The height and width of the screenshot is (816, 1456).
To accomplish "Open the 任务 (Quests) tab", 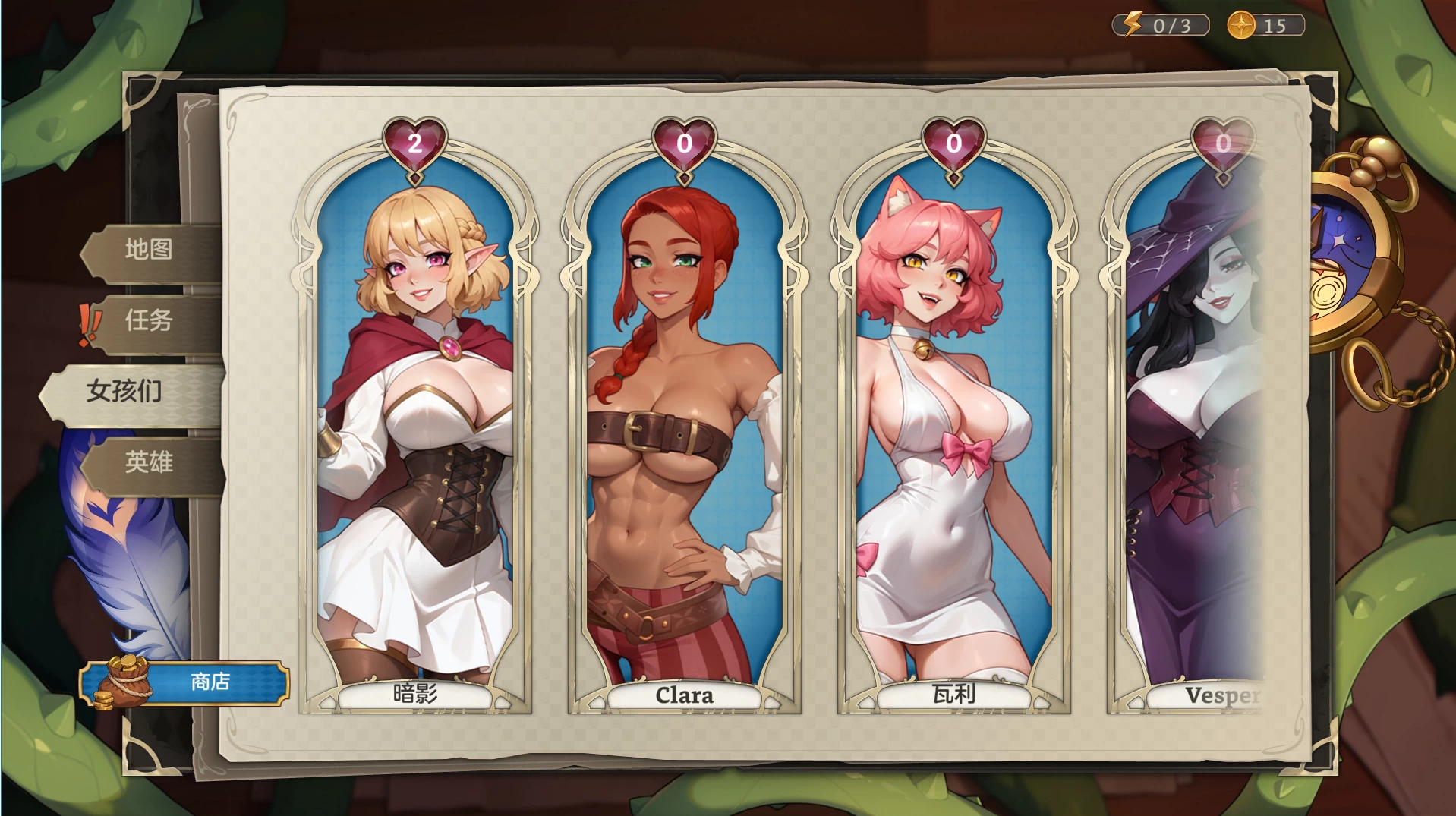I will 150,321.
